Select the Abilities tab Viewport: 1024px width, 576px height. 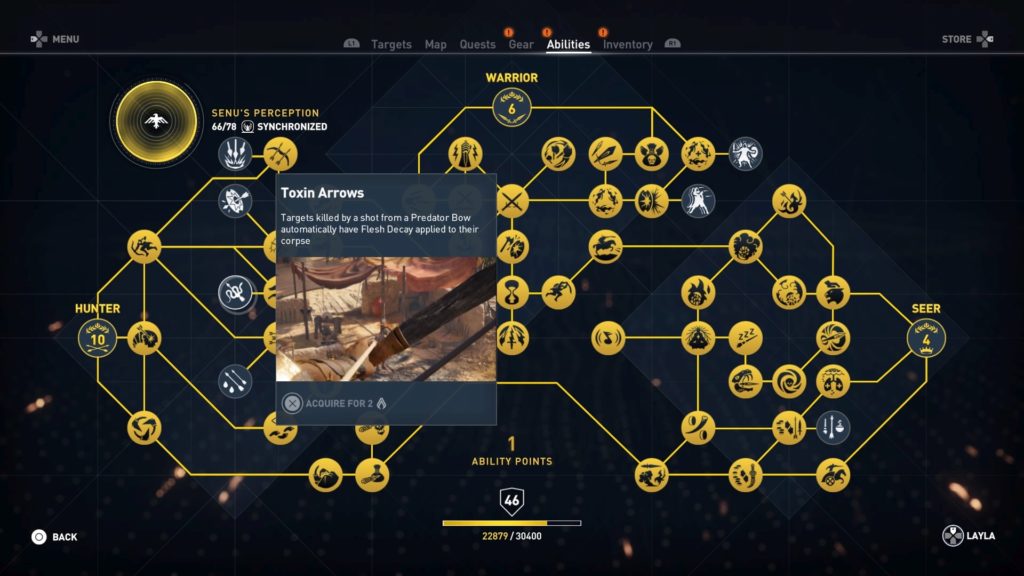(568, 44)
